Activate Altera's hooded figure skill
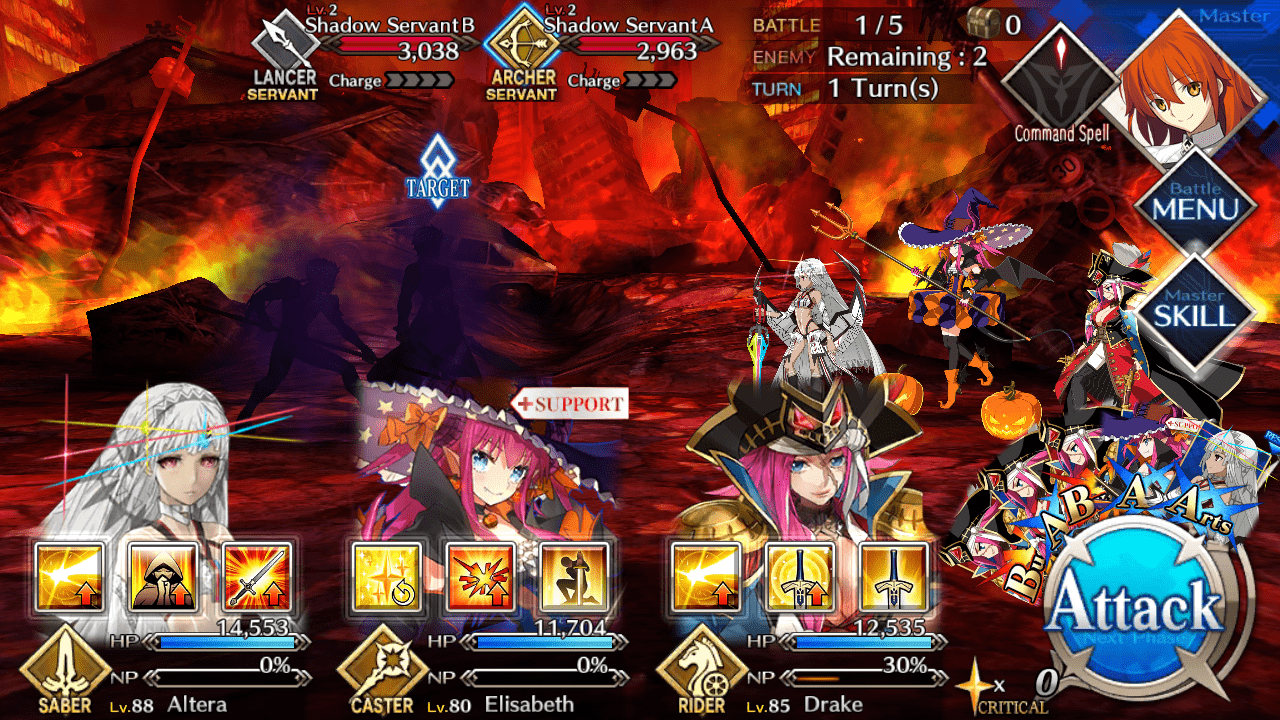This screenshot has width=1280, height=720. [x=164, y=577]
